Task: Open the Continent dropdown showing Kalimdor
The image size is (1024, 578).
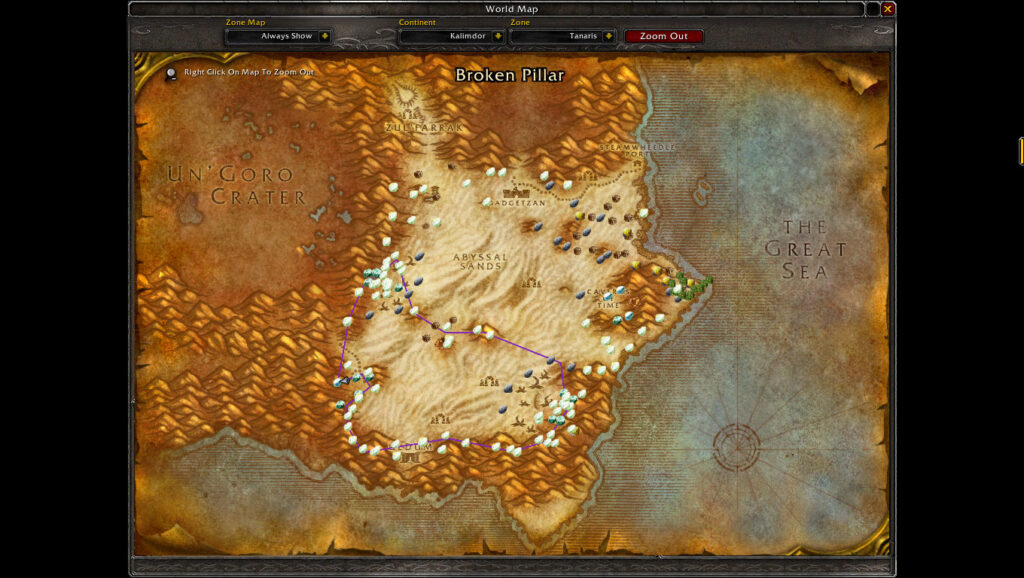Action: [498, 36]
